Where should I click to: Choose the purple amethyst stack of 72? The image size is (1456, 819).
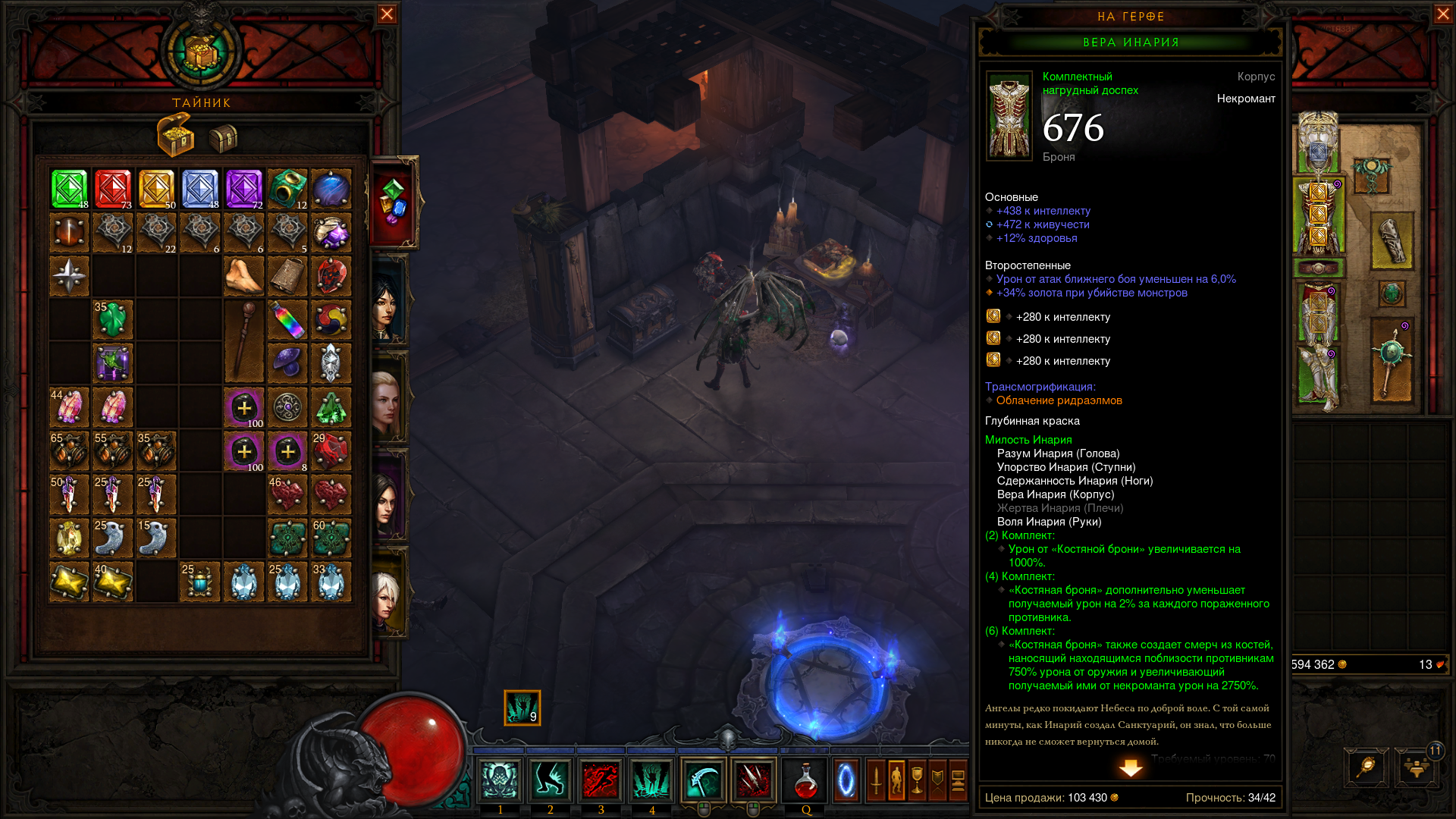tap(244, 189)
